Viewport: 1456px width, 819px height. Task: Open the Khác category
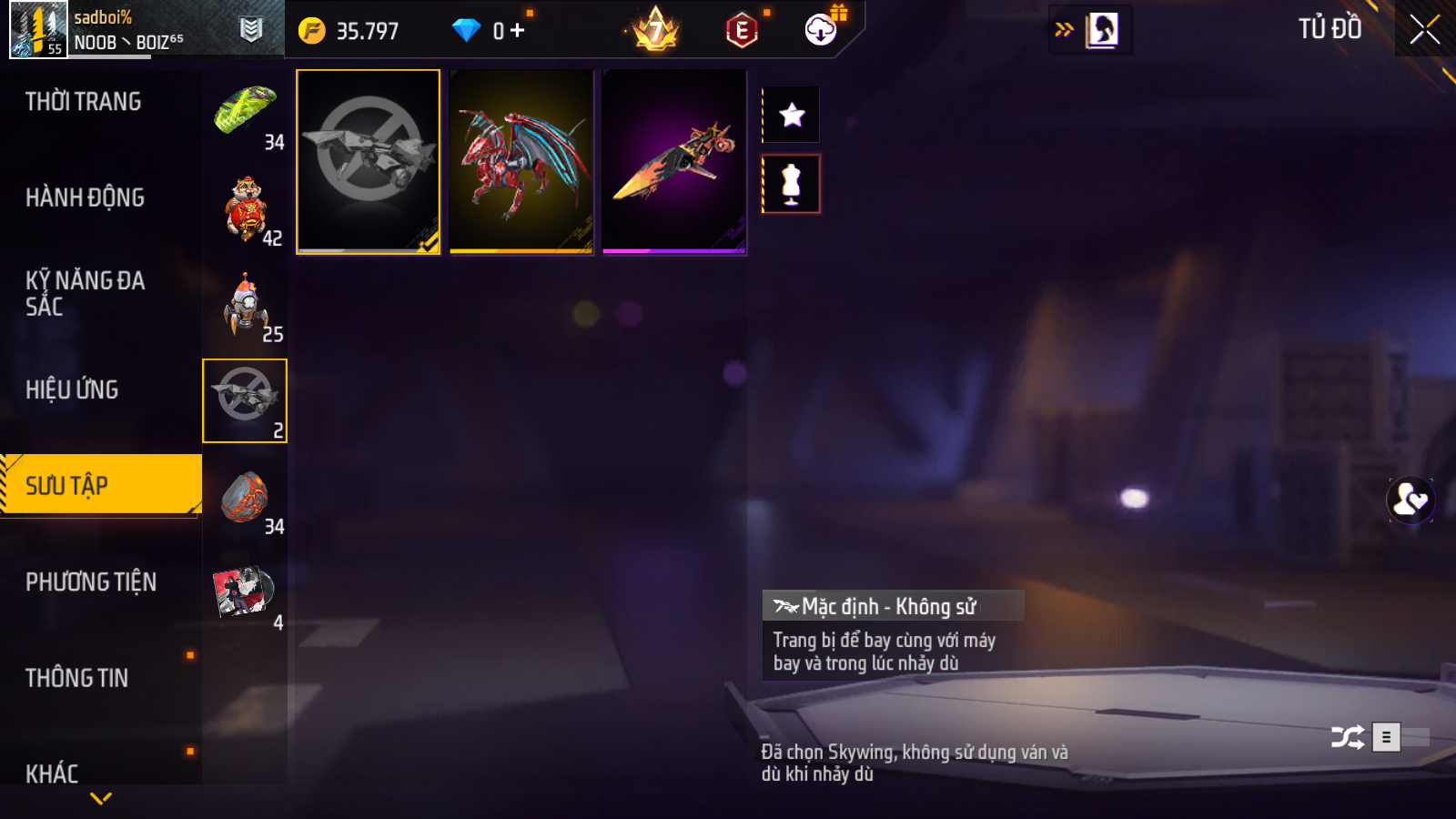(x=53, y=773)
